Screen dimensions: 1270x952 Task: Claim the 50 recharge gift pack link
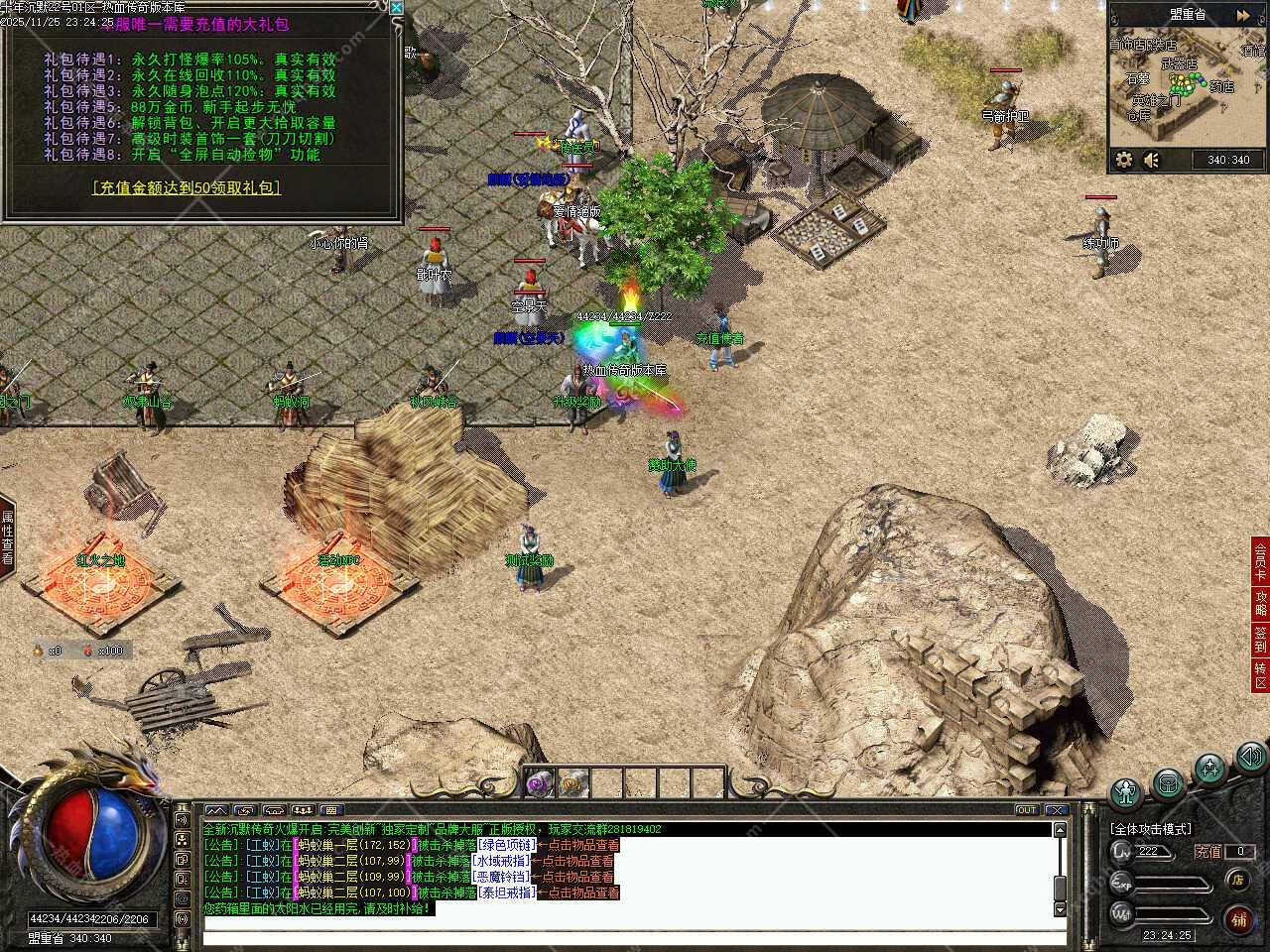186,187
